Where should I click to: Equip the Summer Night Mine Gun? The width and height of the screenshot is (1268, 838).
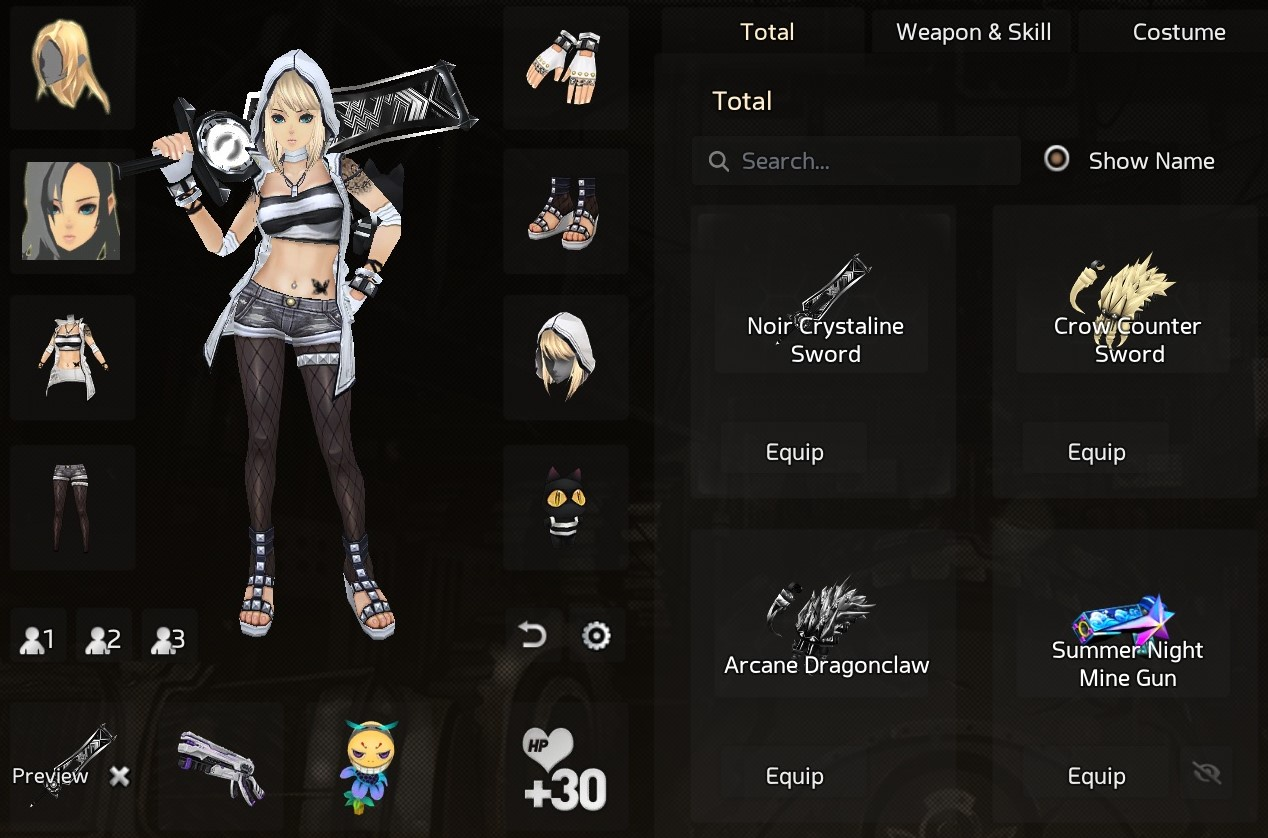[1096, 776]
